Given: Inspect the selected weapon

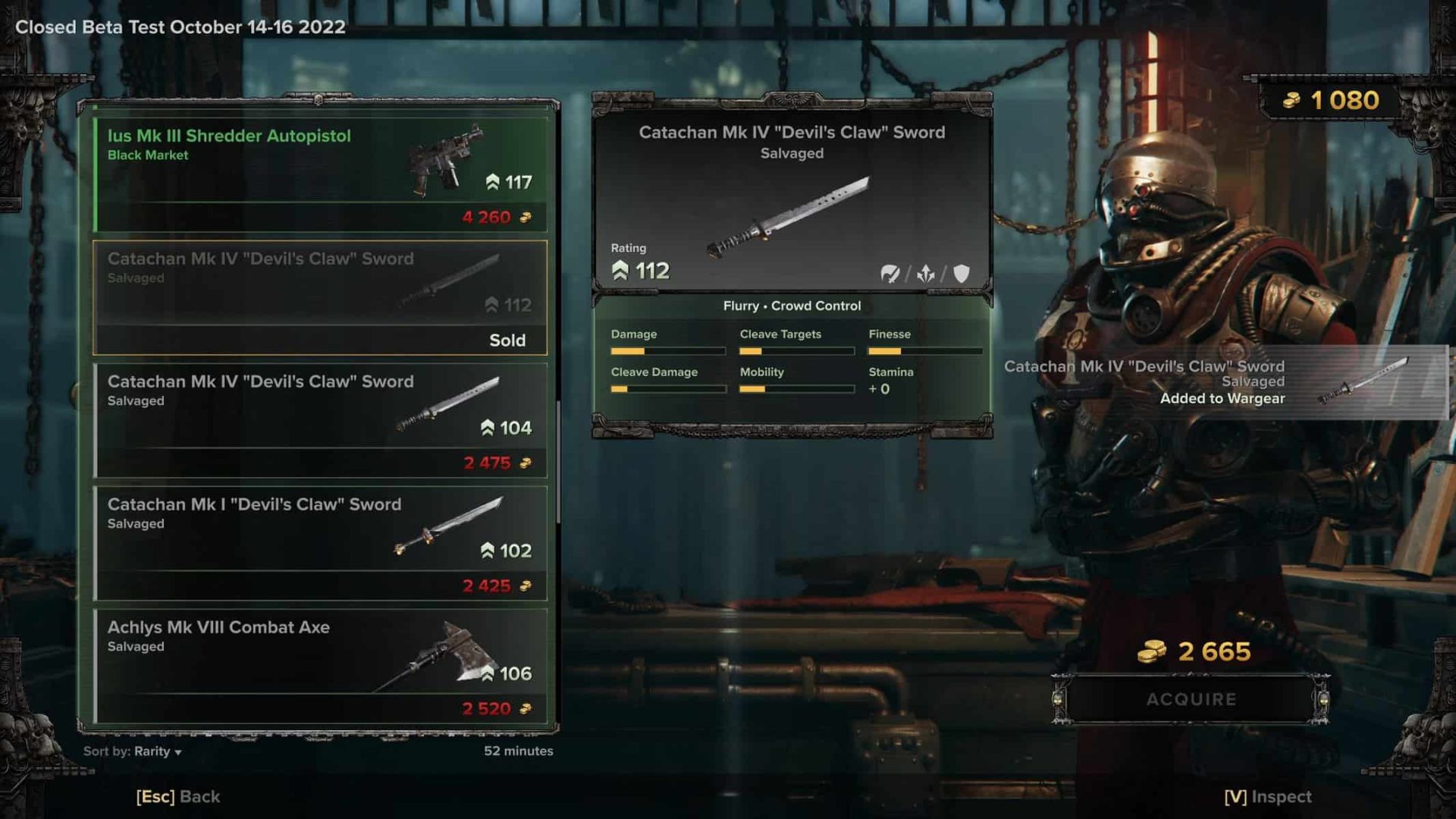Looking at the screenshot, I should 1267,796.
